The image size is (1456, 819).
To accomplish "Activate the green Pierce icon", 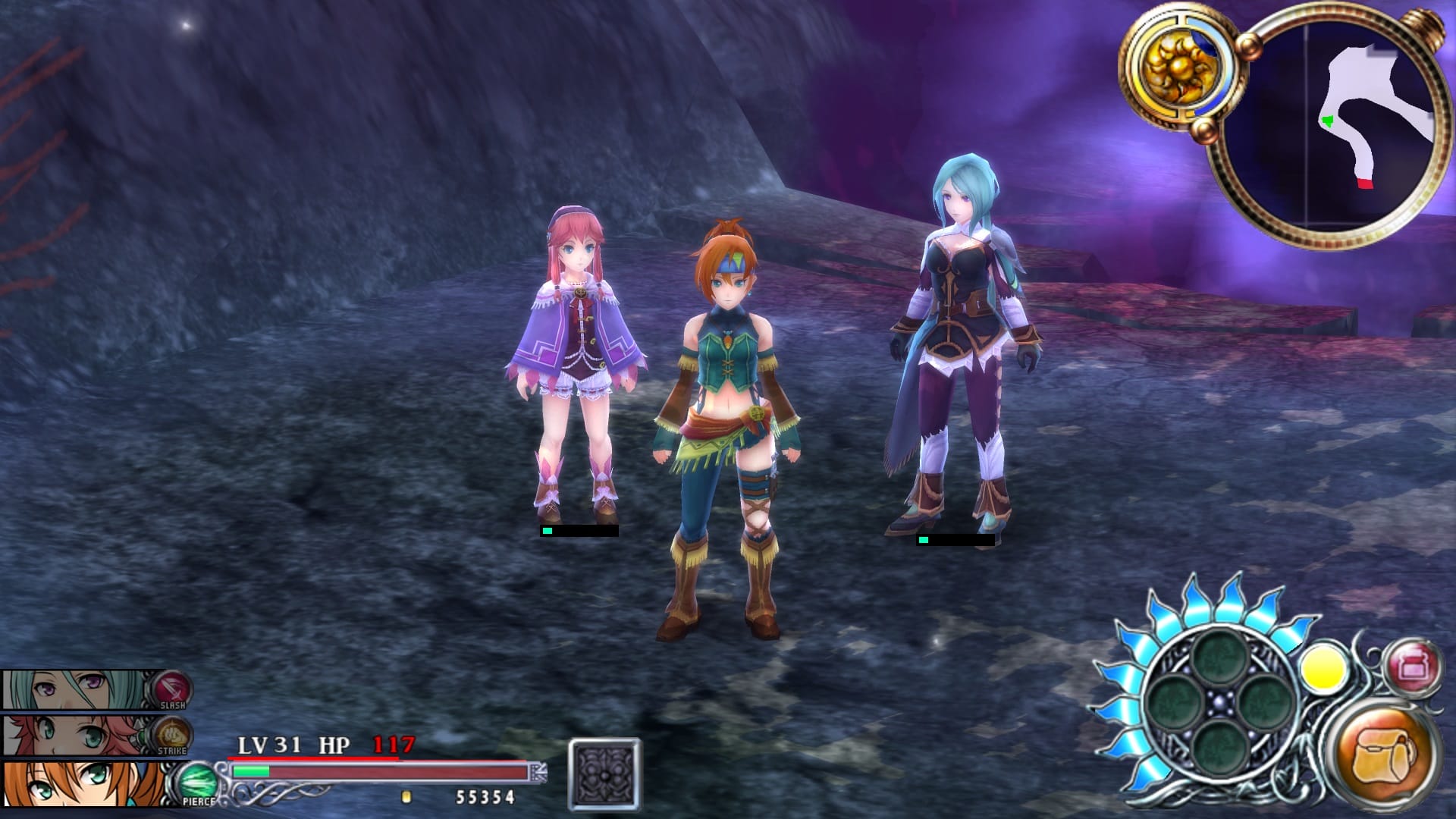I will [x=198, y=783].
